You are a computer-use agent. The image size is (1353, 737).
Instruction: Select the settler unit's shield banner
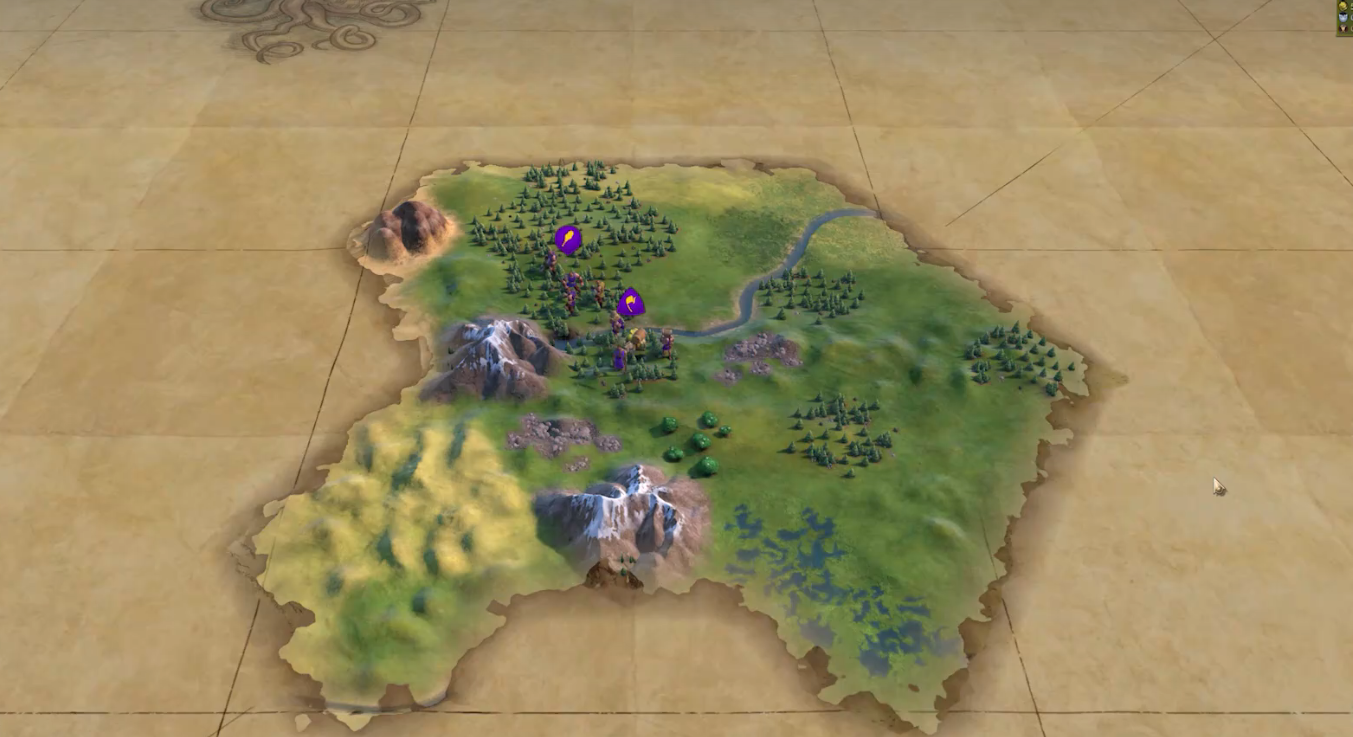click(x=631, y=302)
